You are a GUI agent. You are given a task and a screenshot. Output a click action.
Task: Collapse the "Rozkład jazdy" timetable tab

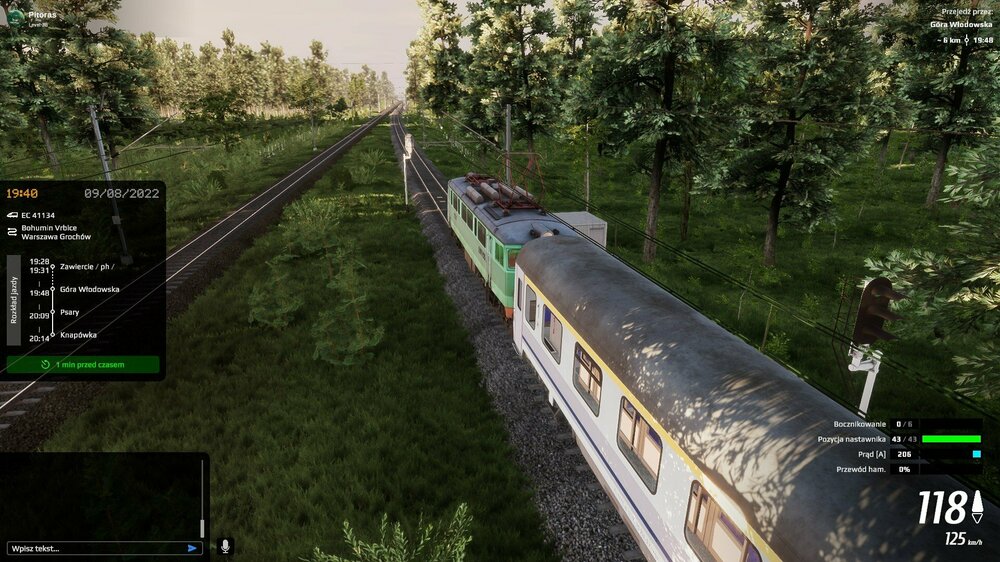click(14, 300)
